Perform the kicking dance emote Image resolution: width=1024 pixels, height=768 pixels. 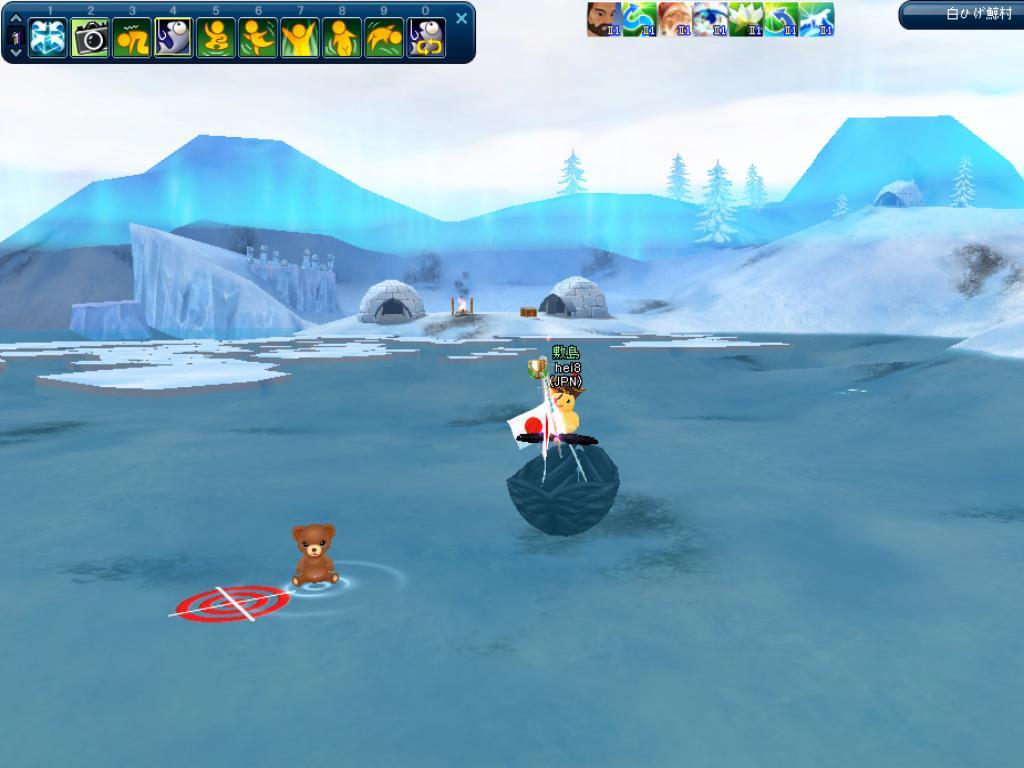tap(258, 38)
